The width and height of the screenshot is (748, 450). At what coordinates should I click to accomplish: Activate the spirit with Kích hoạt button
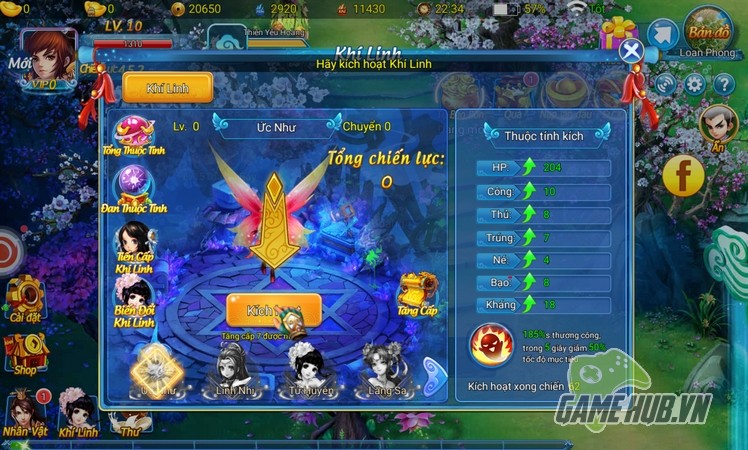click(272, 310)
